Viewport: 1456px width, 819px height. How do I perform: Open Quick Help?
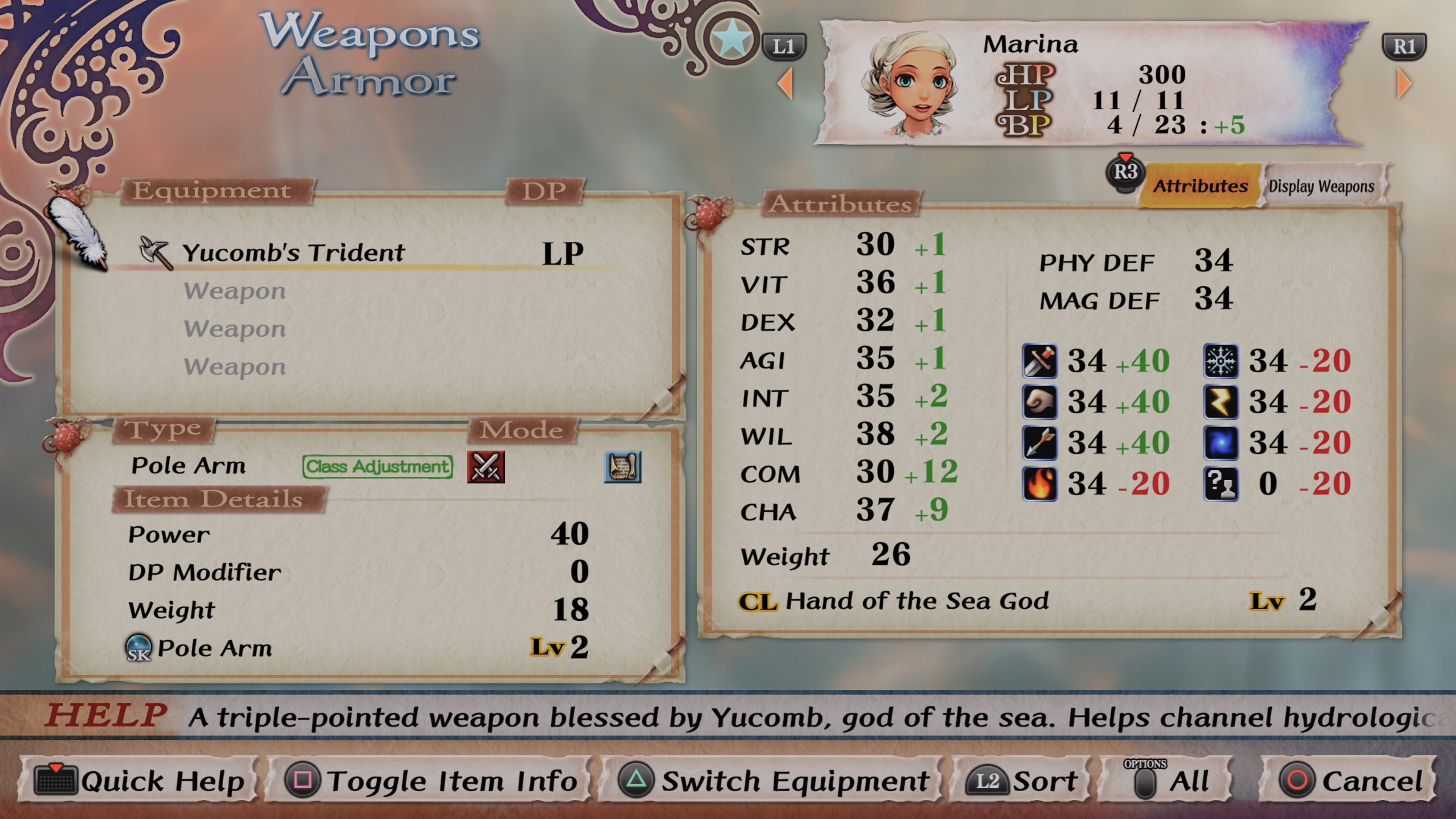pyautogui.click(x=139, y=781)
